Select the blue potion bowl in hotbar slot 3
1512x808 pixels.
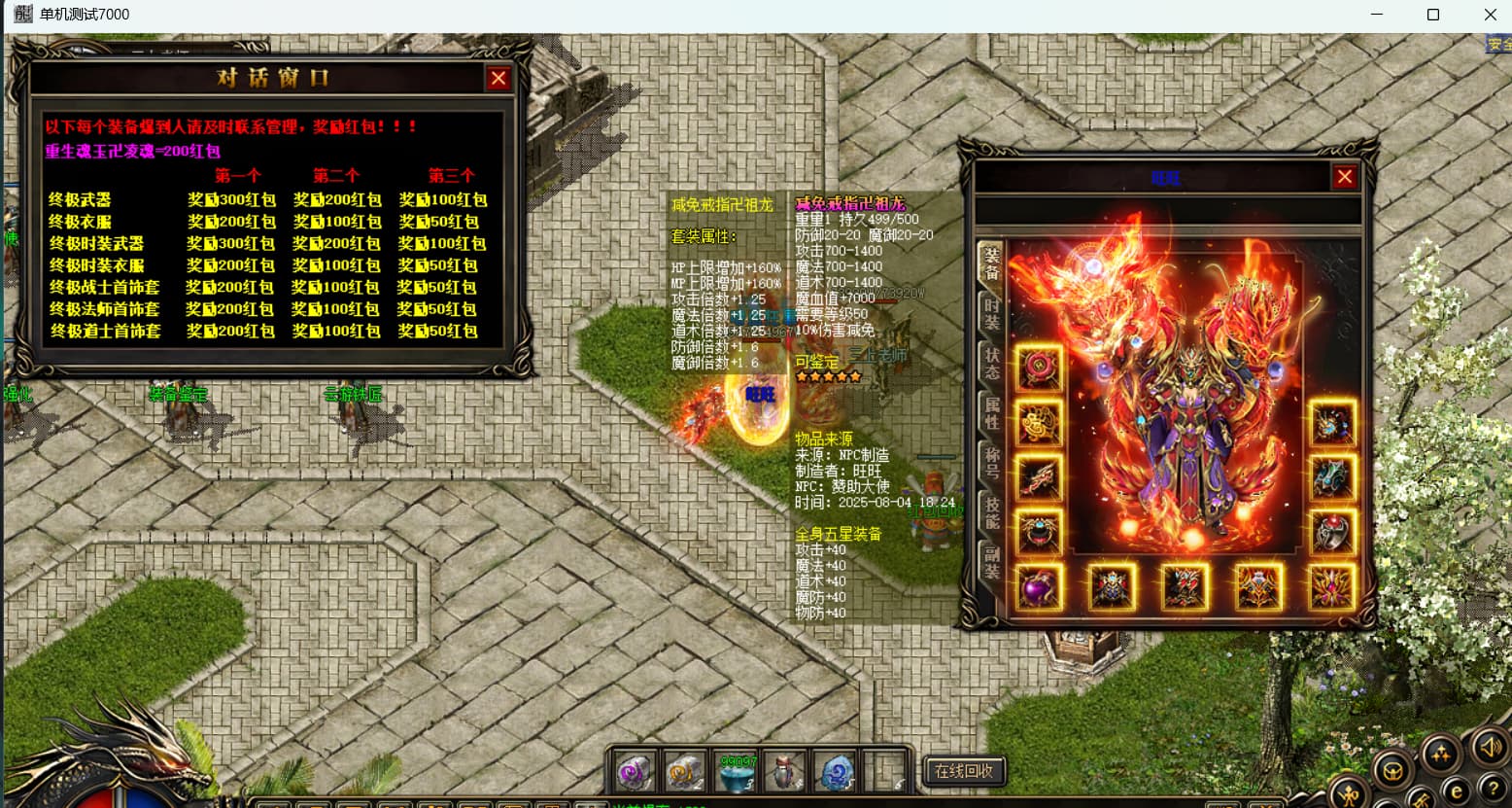[736, 772]
